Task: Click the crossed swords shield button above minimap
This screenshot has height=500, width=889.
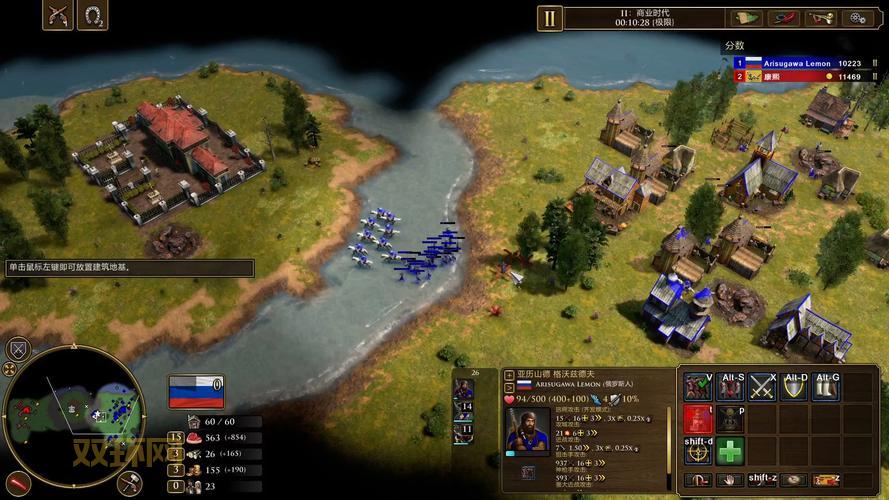Action: [x=17, y=349]
